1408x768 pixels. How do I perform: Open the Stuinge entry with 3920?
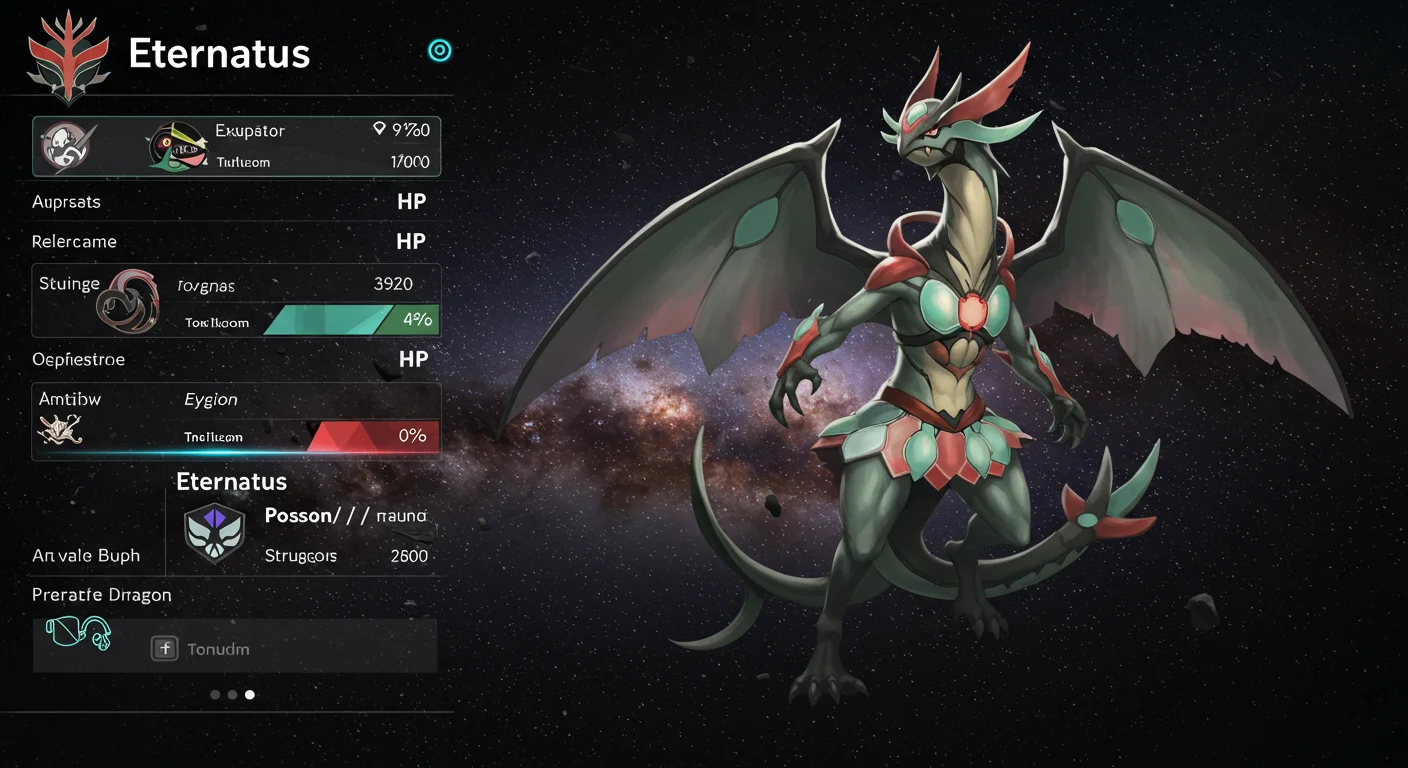coord(237,300)
